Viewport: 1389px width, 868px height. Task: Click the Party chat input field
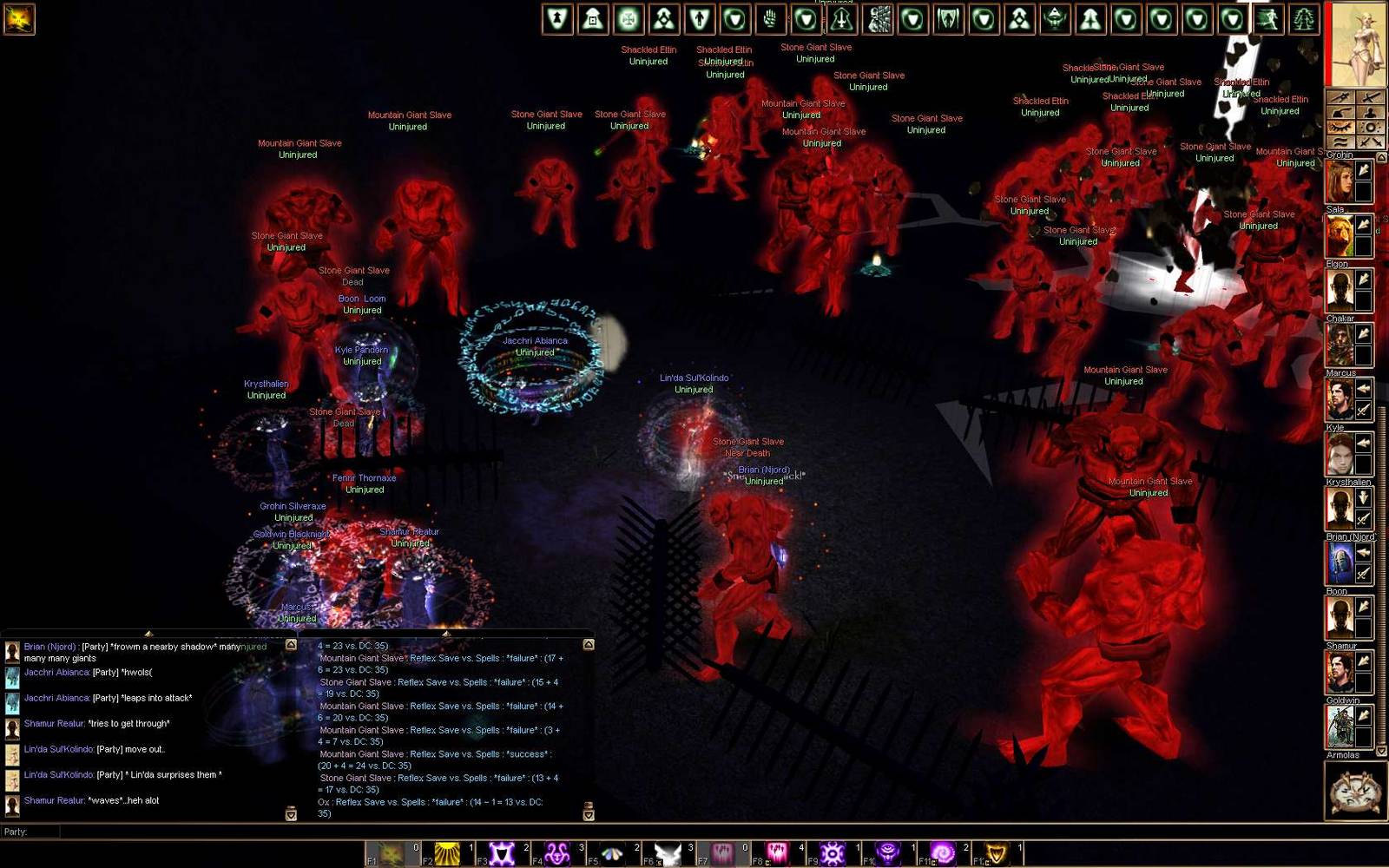pos(174,831)
